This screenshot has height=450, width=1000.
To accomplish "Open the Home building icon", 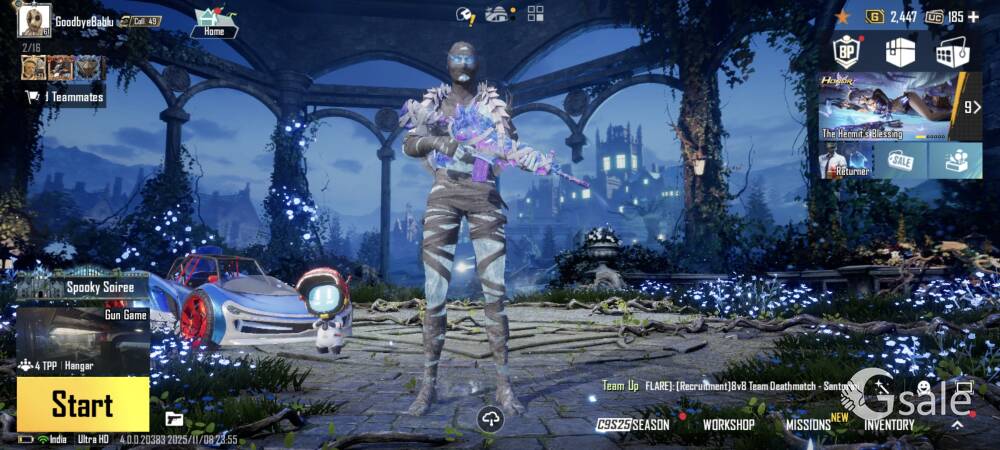I will click(x=214, y=22).
